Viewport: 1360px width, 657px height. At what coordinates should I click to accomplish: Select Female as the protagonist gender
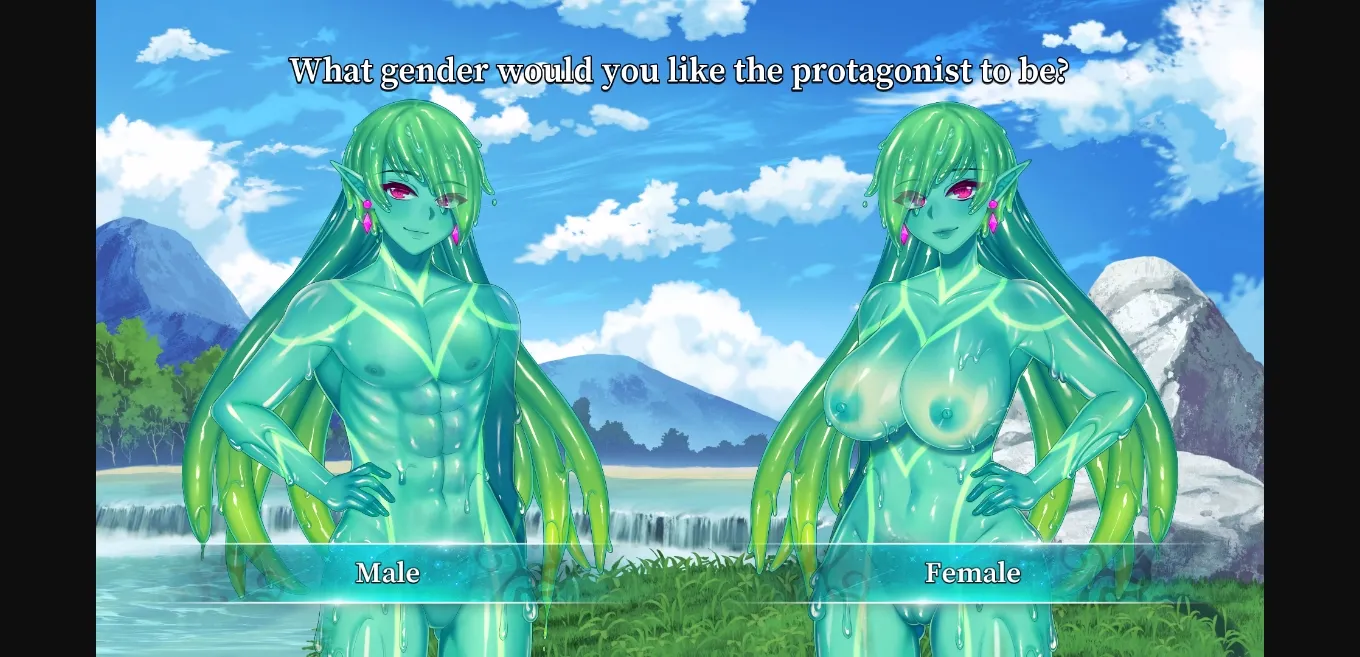[972, 573]
